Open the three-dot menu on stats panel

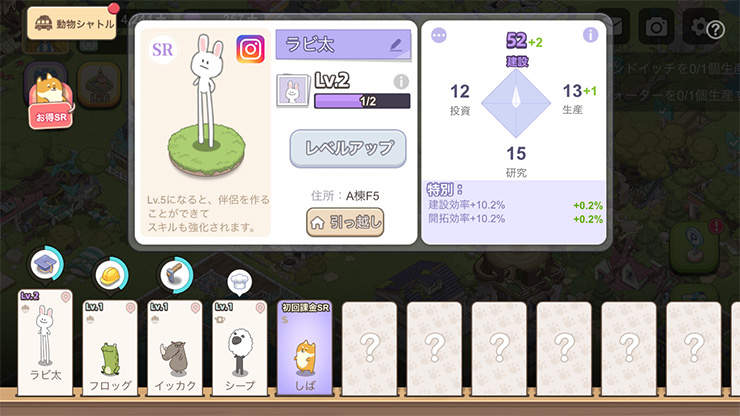click(438, 35)
